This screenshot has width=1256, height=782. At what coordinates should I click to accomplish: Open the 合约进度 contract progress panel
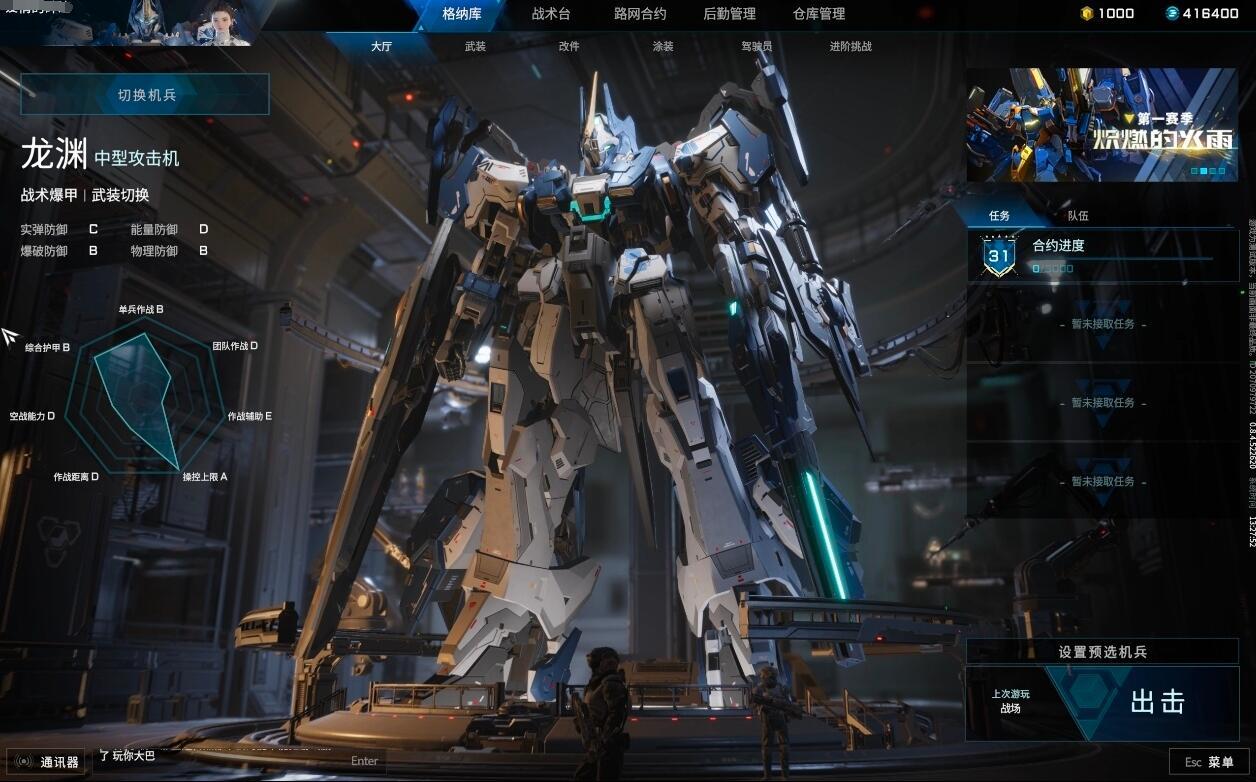tap(1101, 256)
